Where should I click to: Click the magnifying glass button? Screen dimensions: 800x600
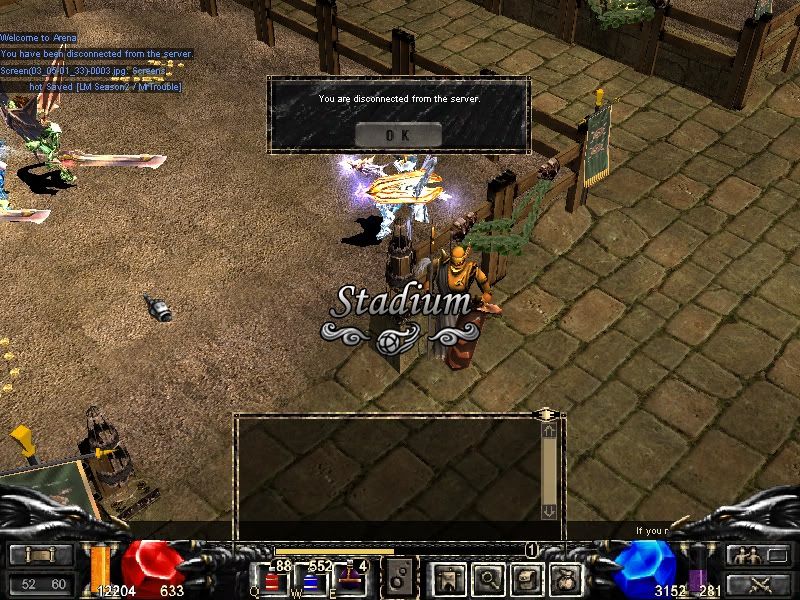[x=488, y=577]
